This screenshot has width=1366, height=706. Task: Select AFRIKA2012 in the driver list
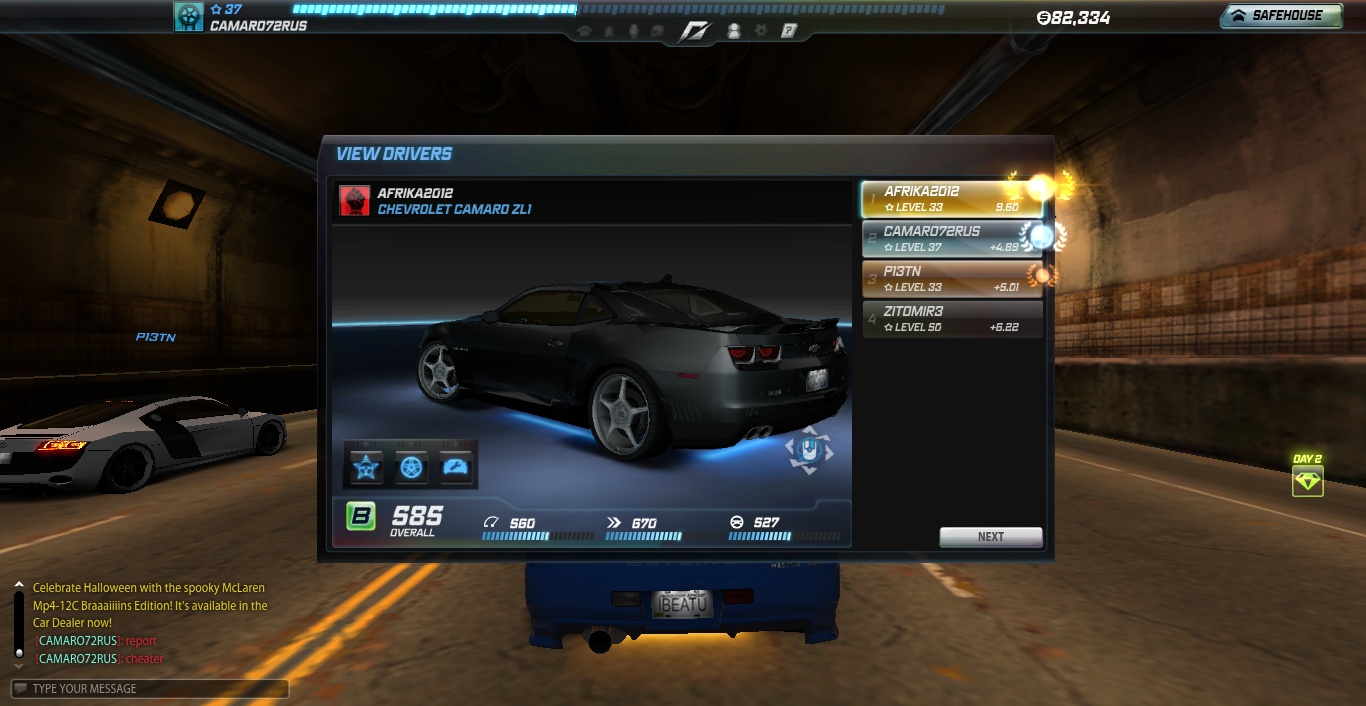tap(951, 199)
